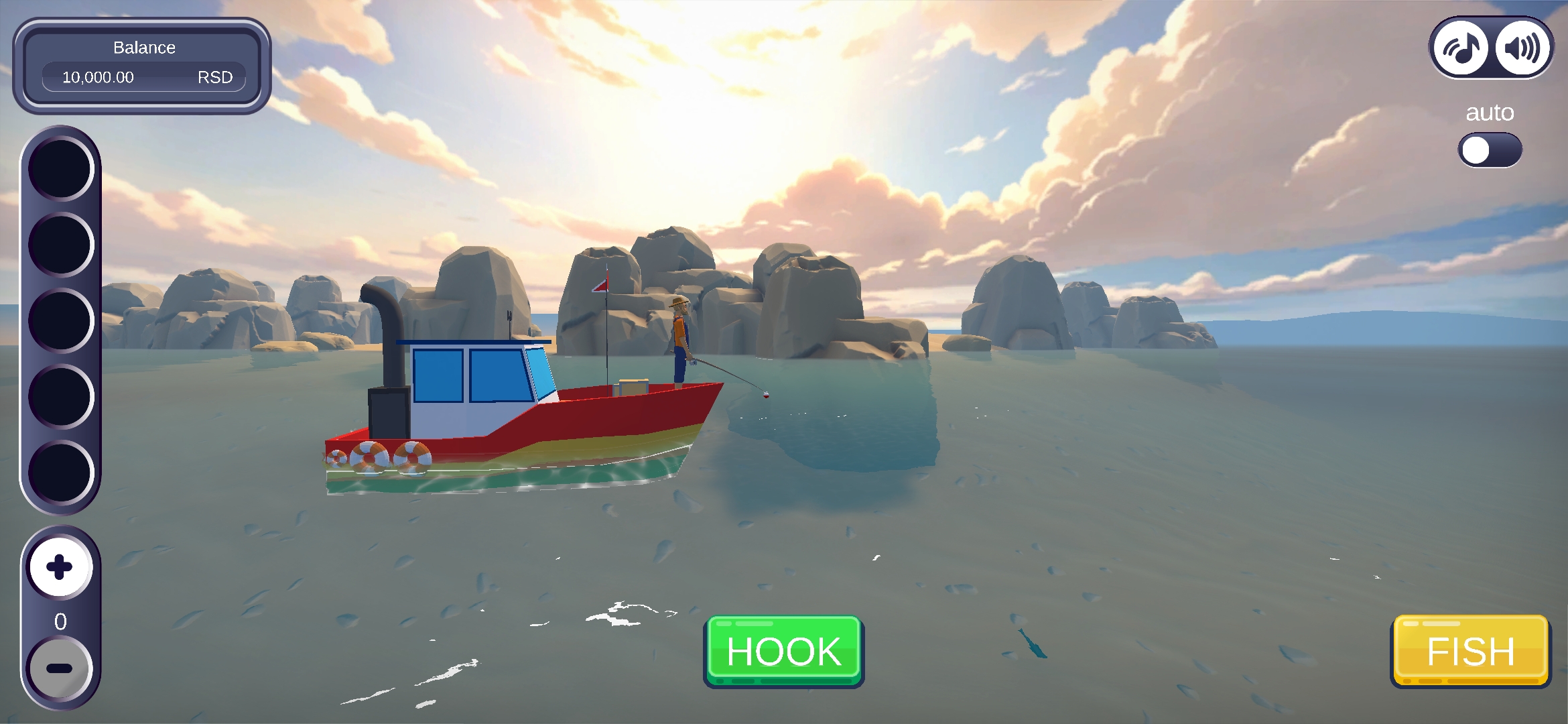
Task: Toggle the auto switch
Action: click(1489, 150)
